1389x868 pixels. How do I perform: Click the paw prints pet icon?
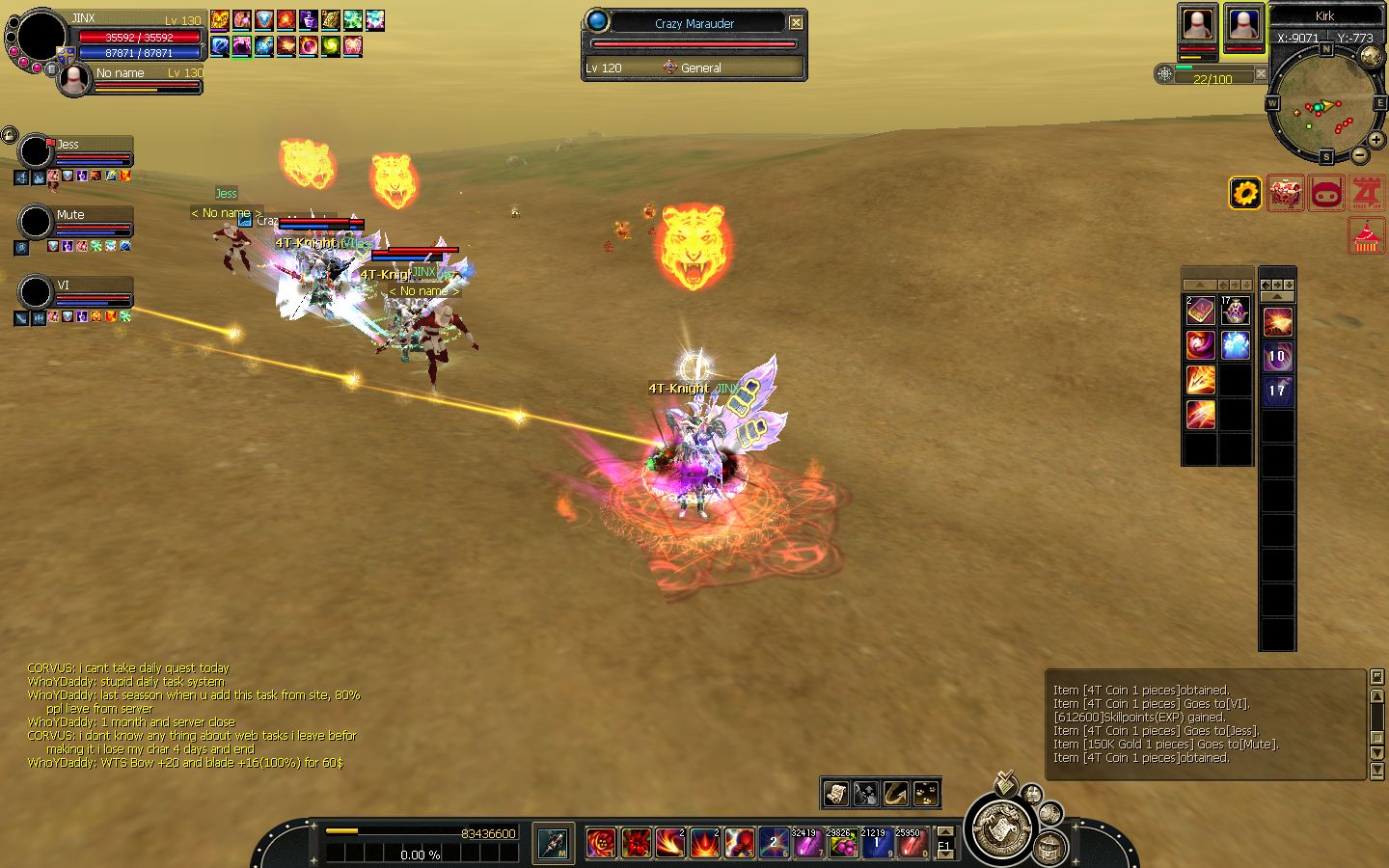pyautogui.click(x=926, y=793)
